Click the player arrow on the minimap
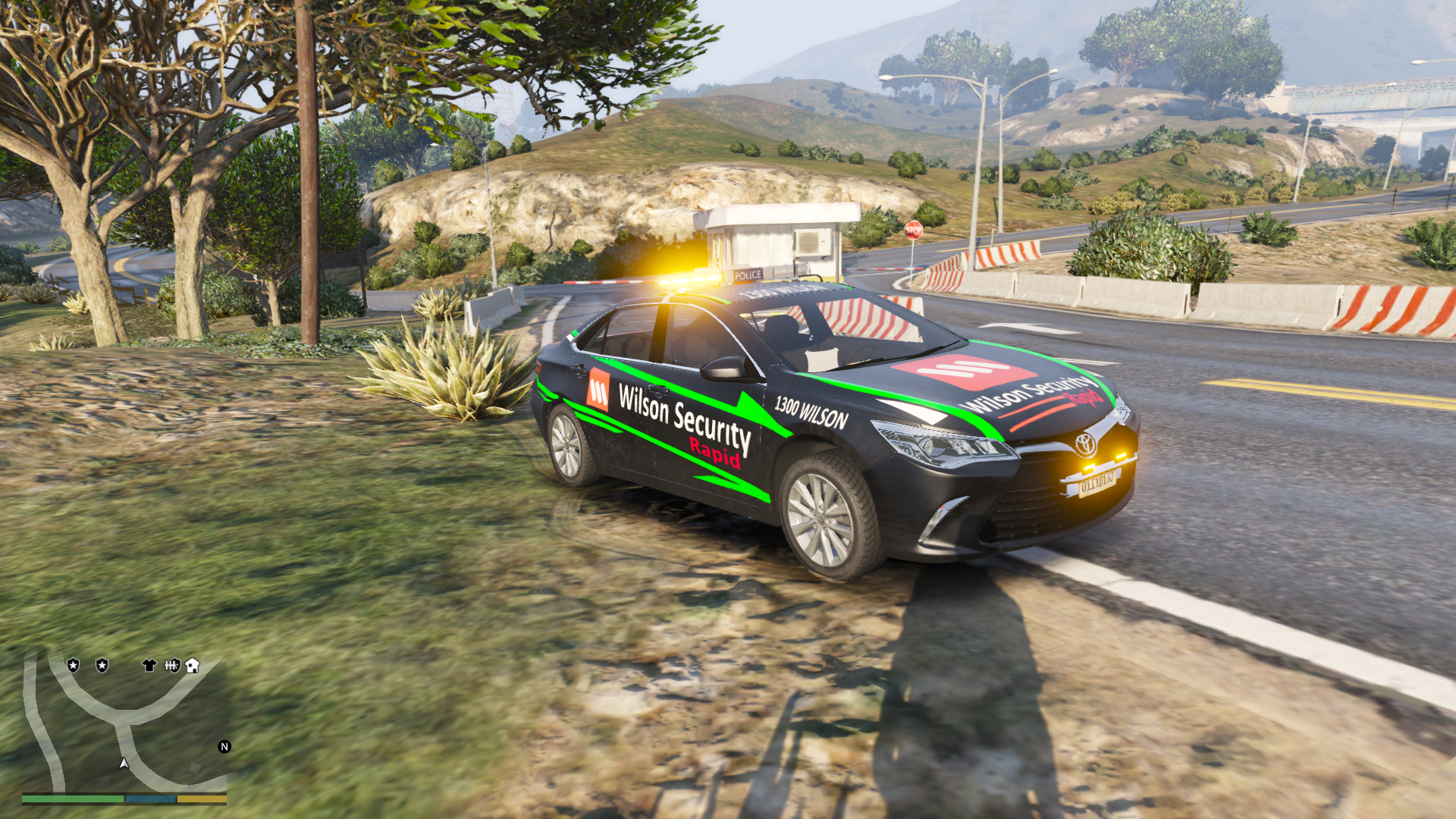This screenshot has height=819, width=1456. coord(124,763)
